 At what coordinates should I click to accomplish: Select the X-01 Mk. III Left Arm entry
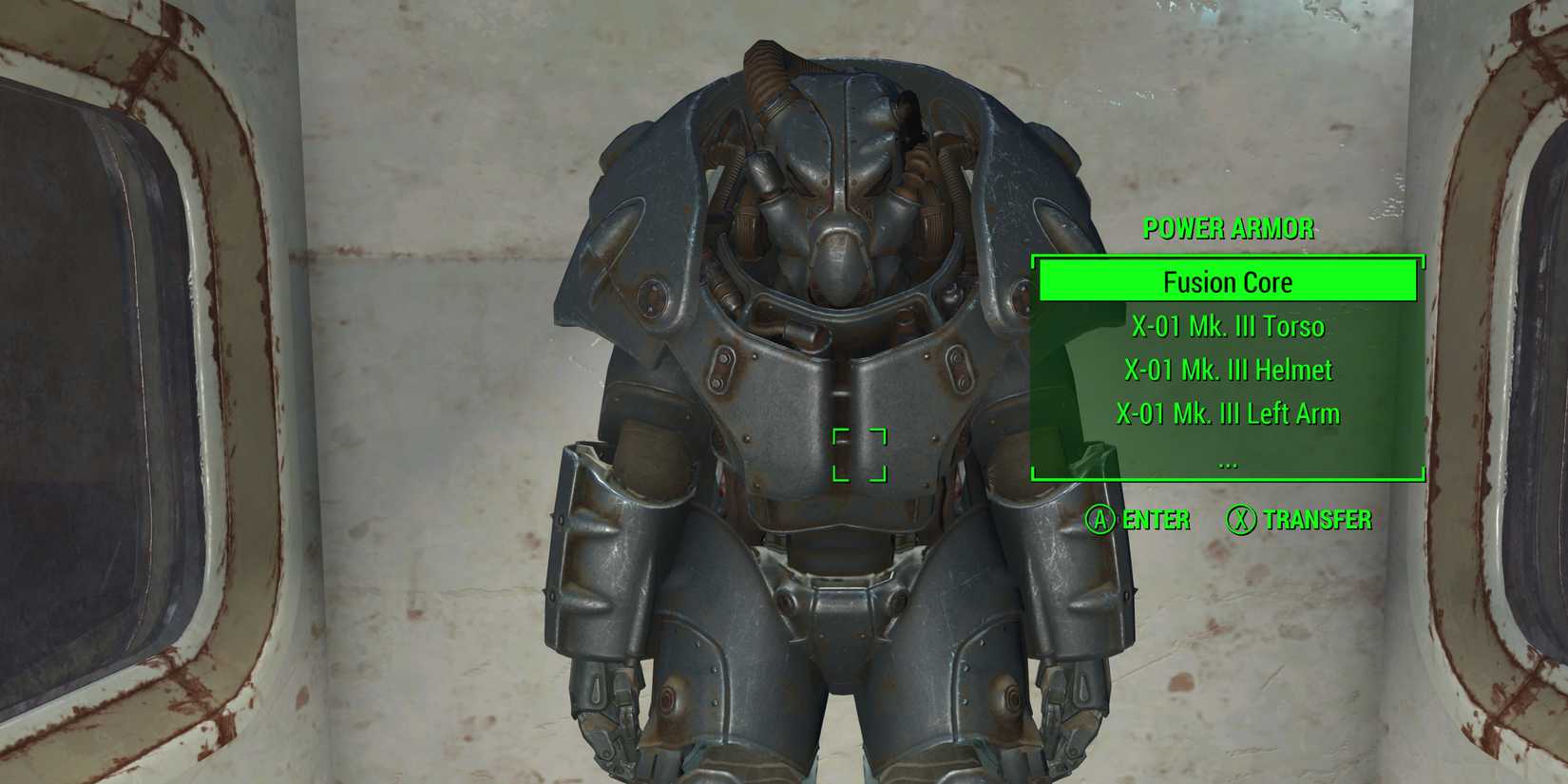(x=1229, y=413)
